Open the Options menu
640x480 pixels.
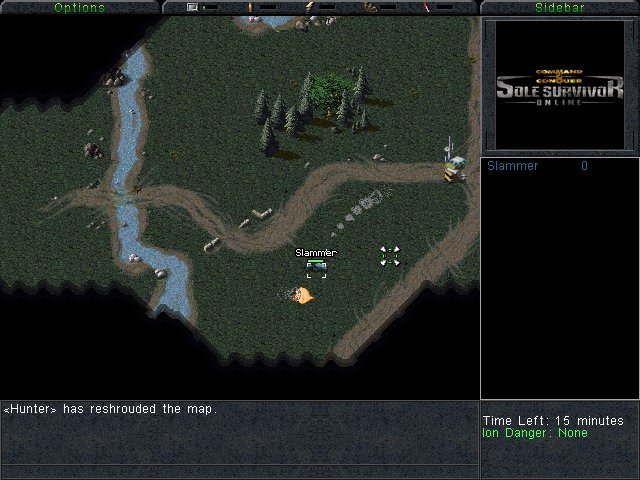(x=79, y=7)
